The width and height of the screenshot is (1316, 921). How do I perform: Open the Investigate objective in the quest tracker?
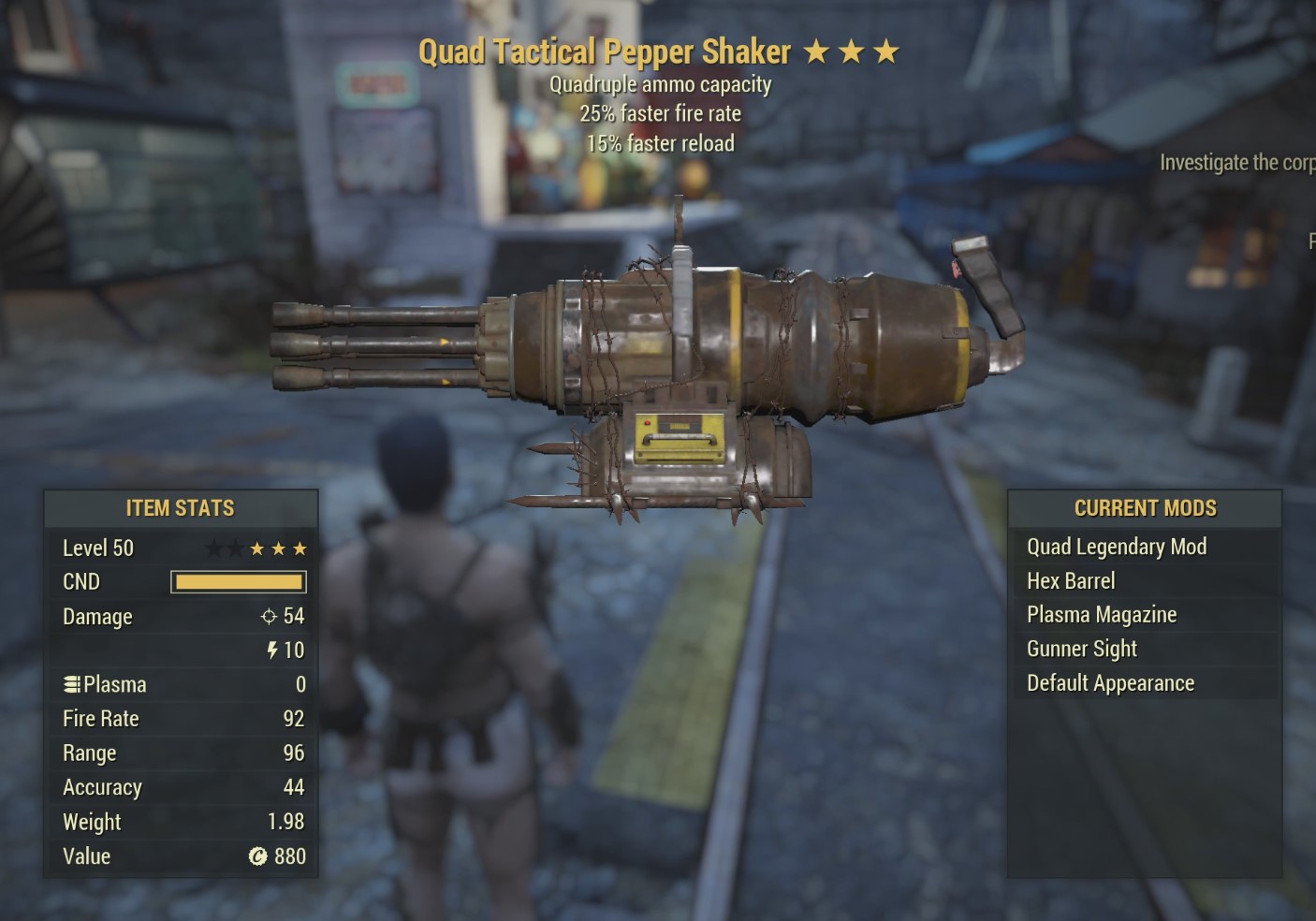(1236, 163)
